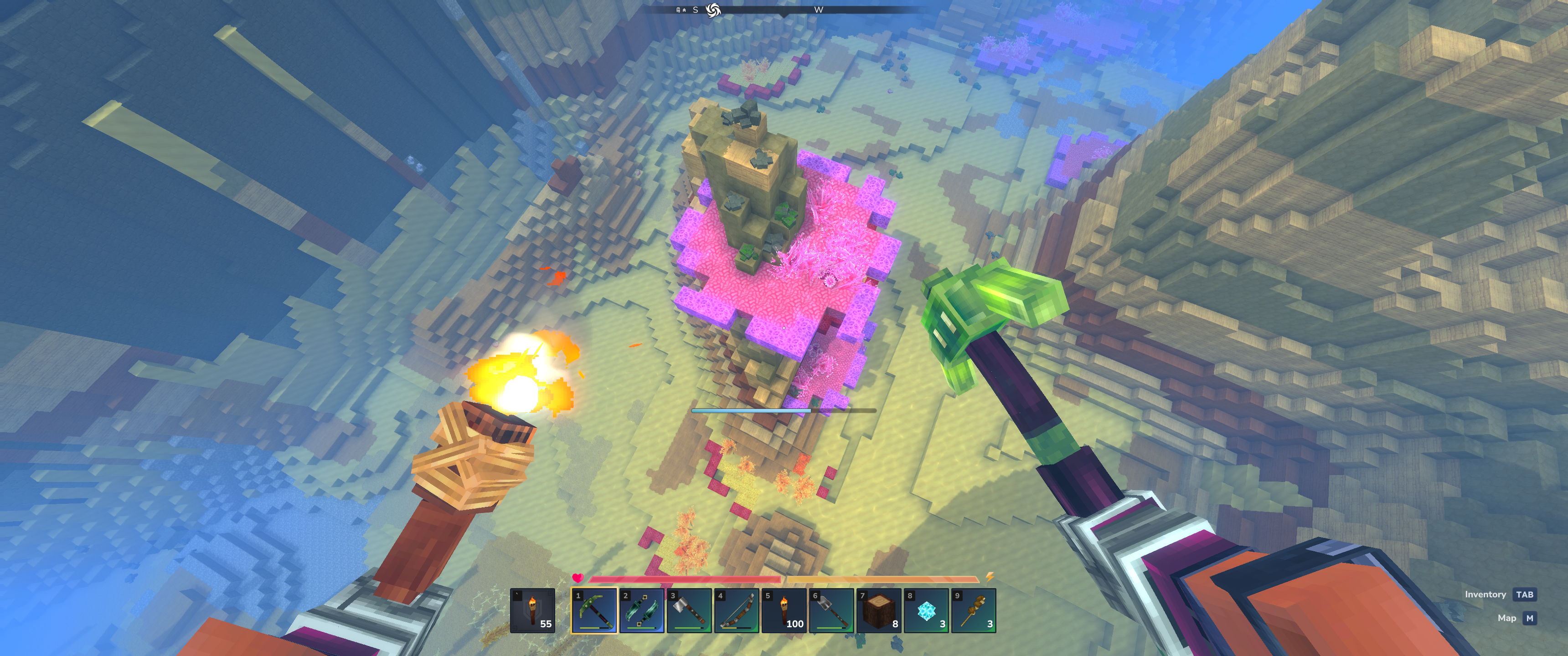1568x656 pixels.
Task: Select the bow in slot 4
Action: [737, 610]
